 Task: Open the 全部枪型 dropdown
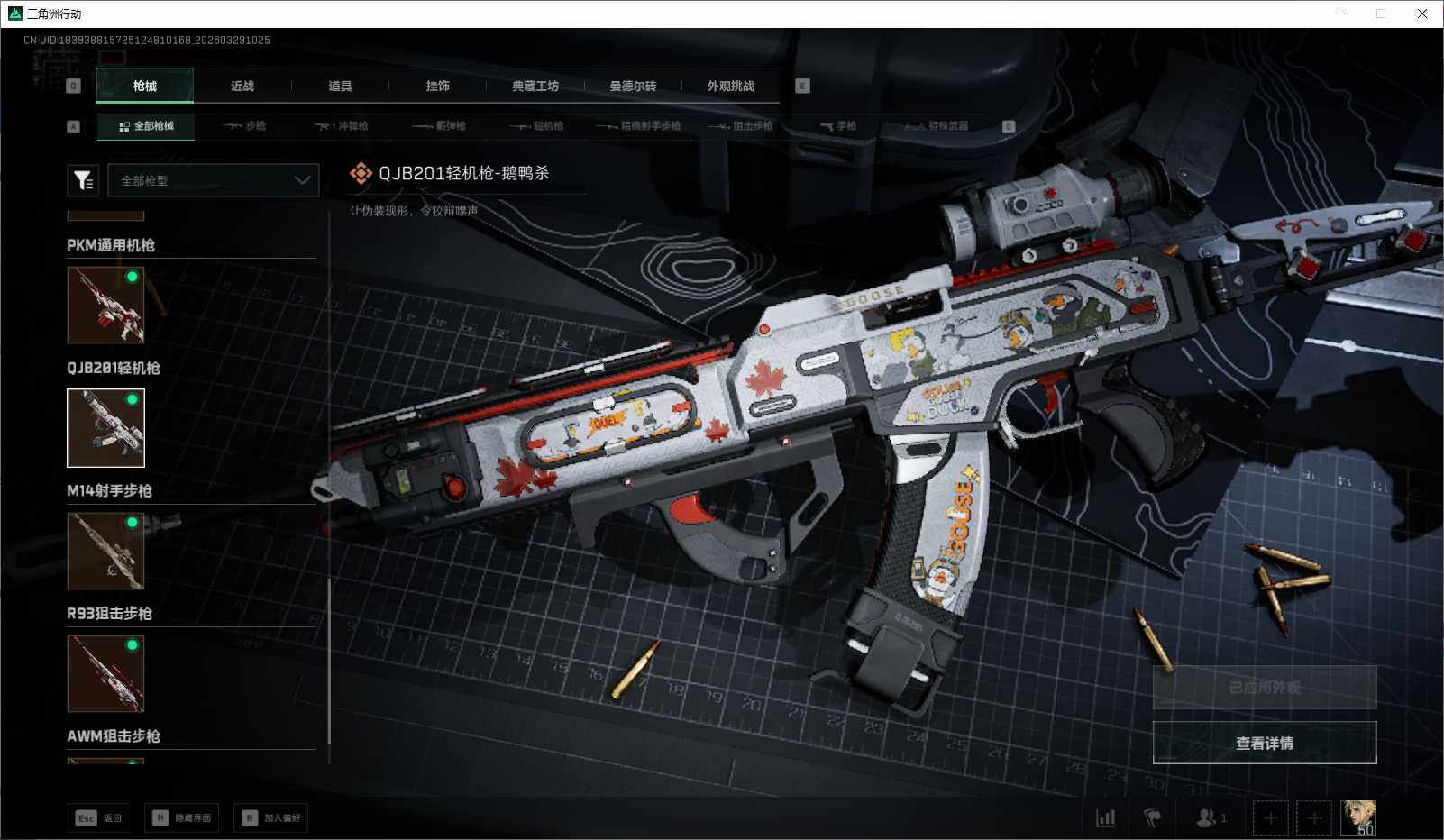[214, 180]
